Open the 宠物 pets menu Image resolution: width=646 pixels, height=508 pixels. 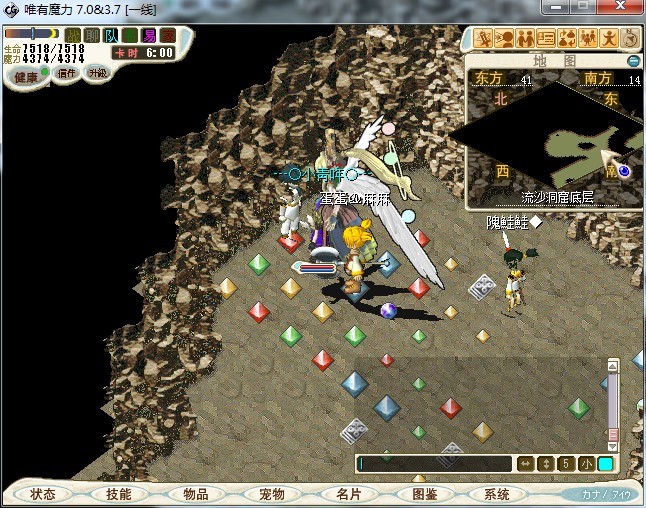271,494
